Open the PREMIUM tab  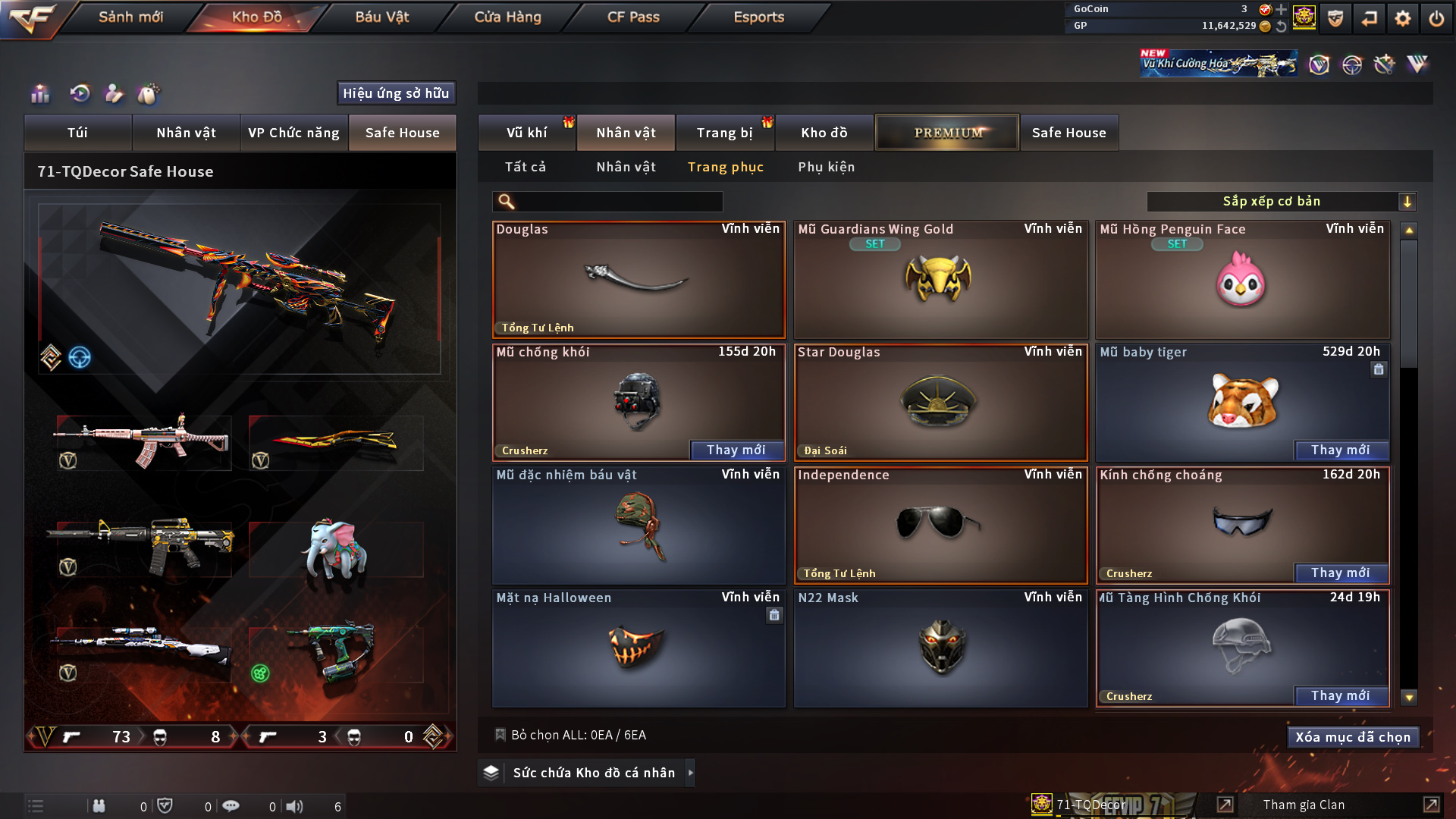[x=947, y=133]
